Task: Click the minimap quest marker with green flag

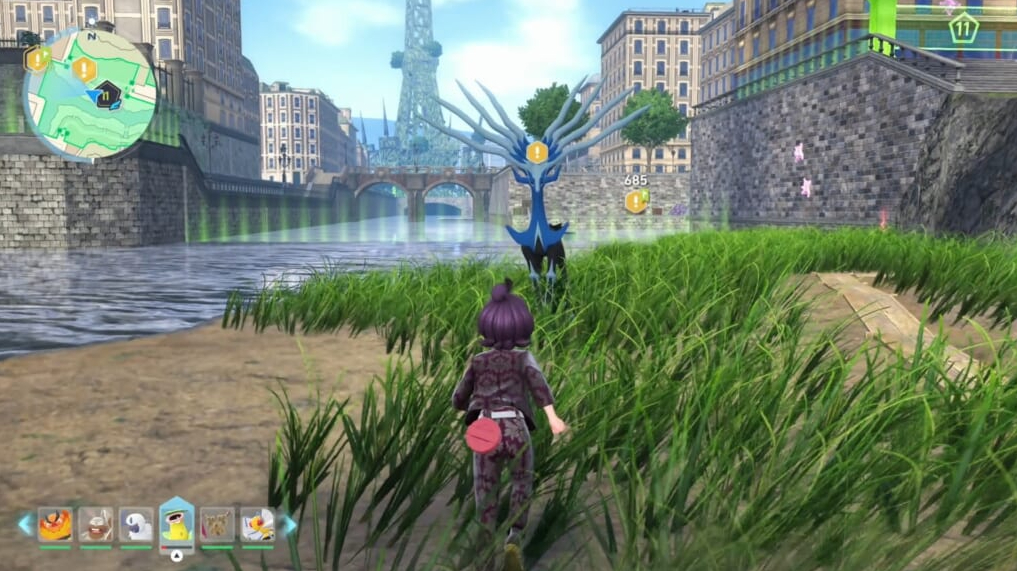Action: pos(38,59)
